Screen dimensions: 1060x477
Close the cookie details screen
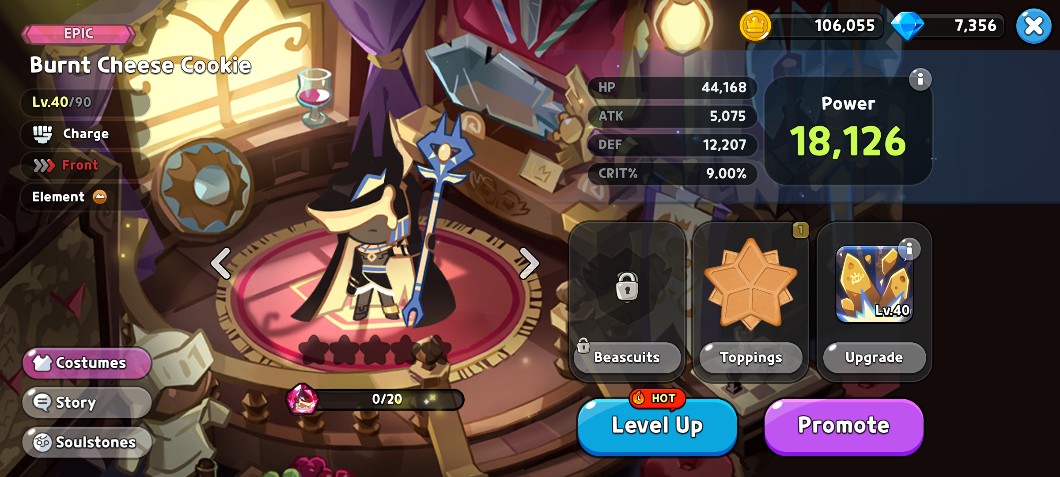point(1033,26)
